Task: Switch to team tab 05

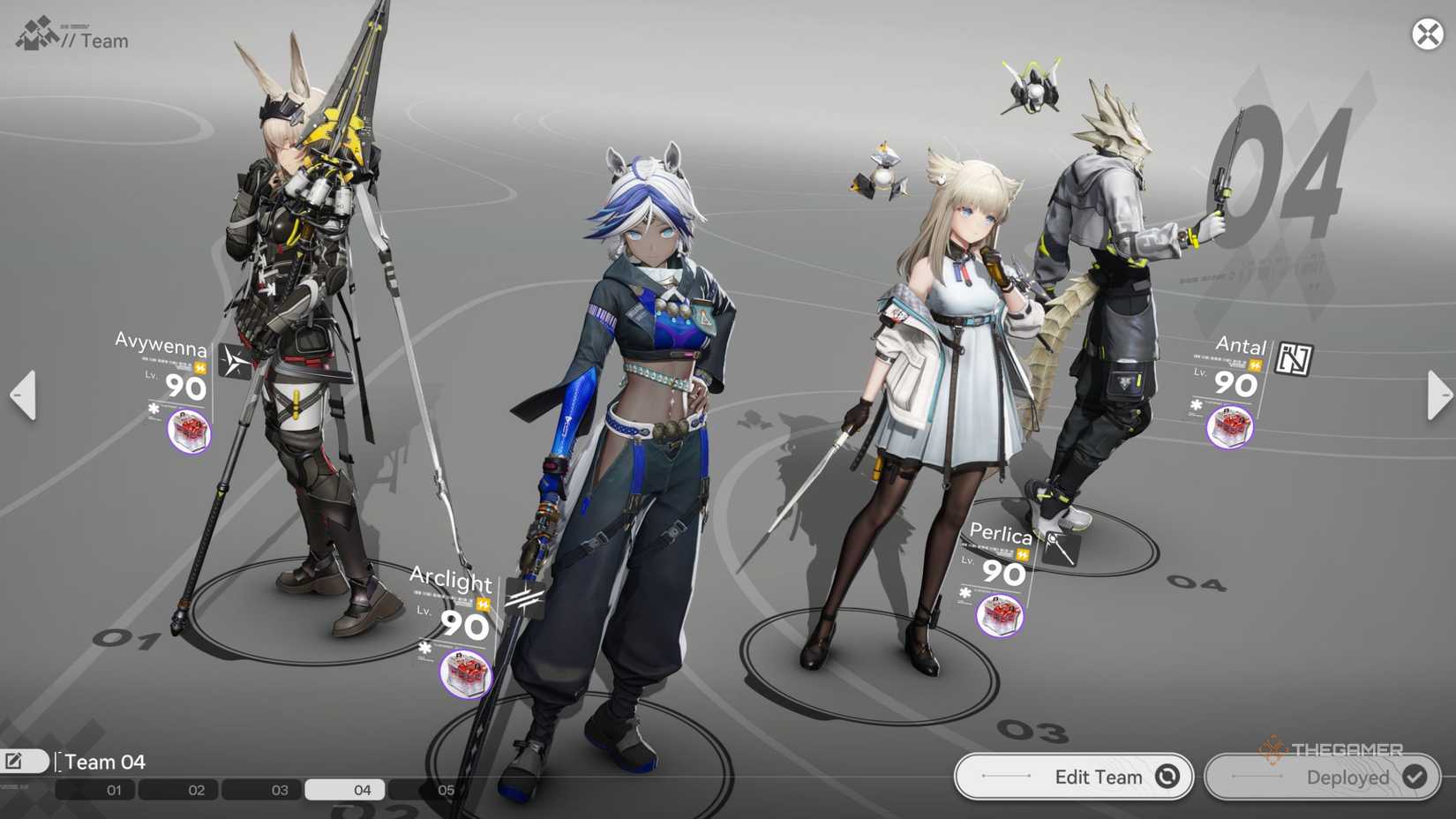Action: tap(446, 790)
